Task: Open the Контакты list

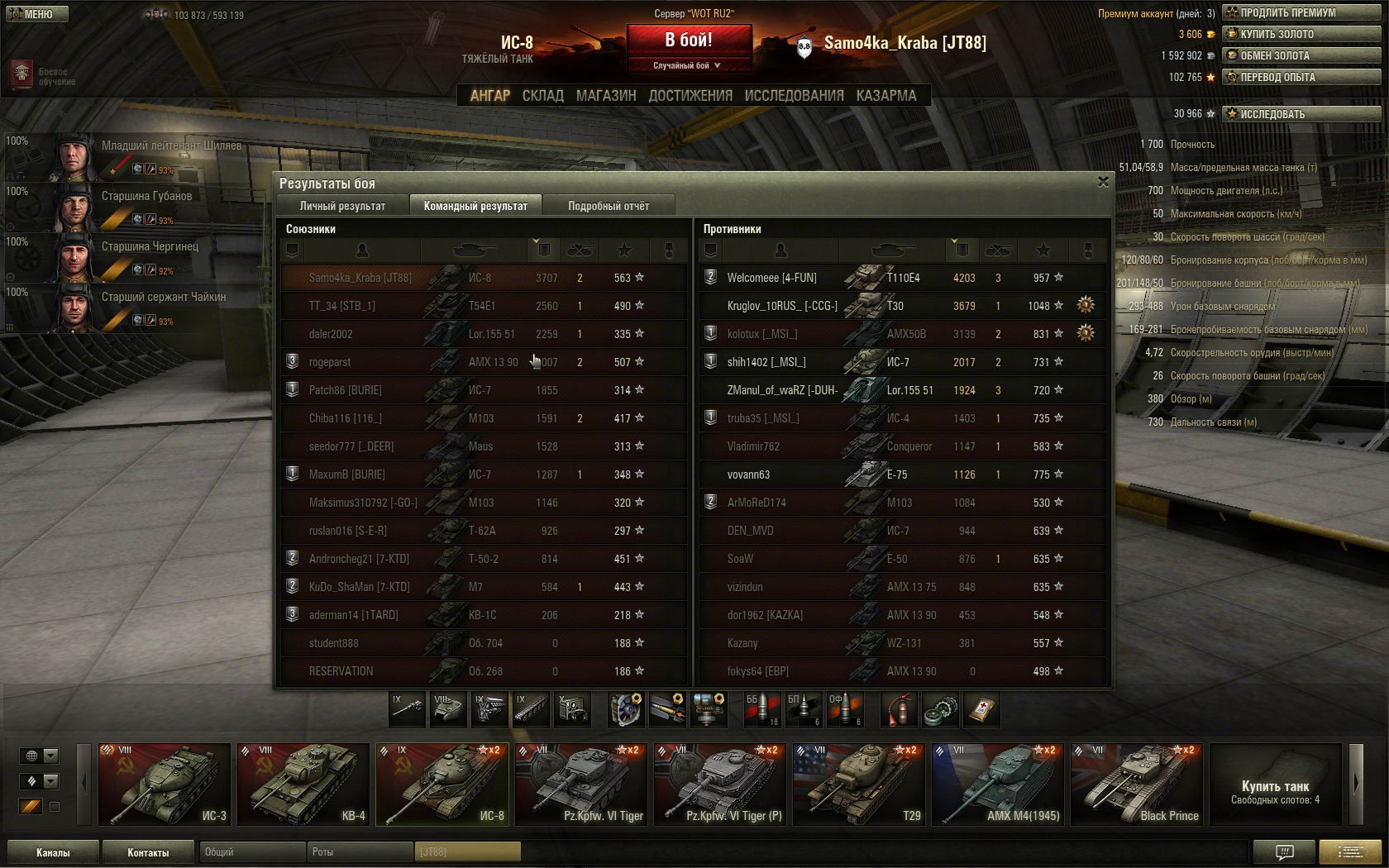Action: pos(148,852)
